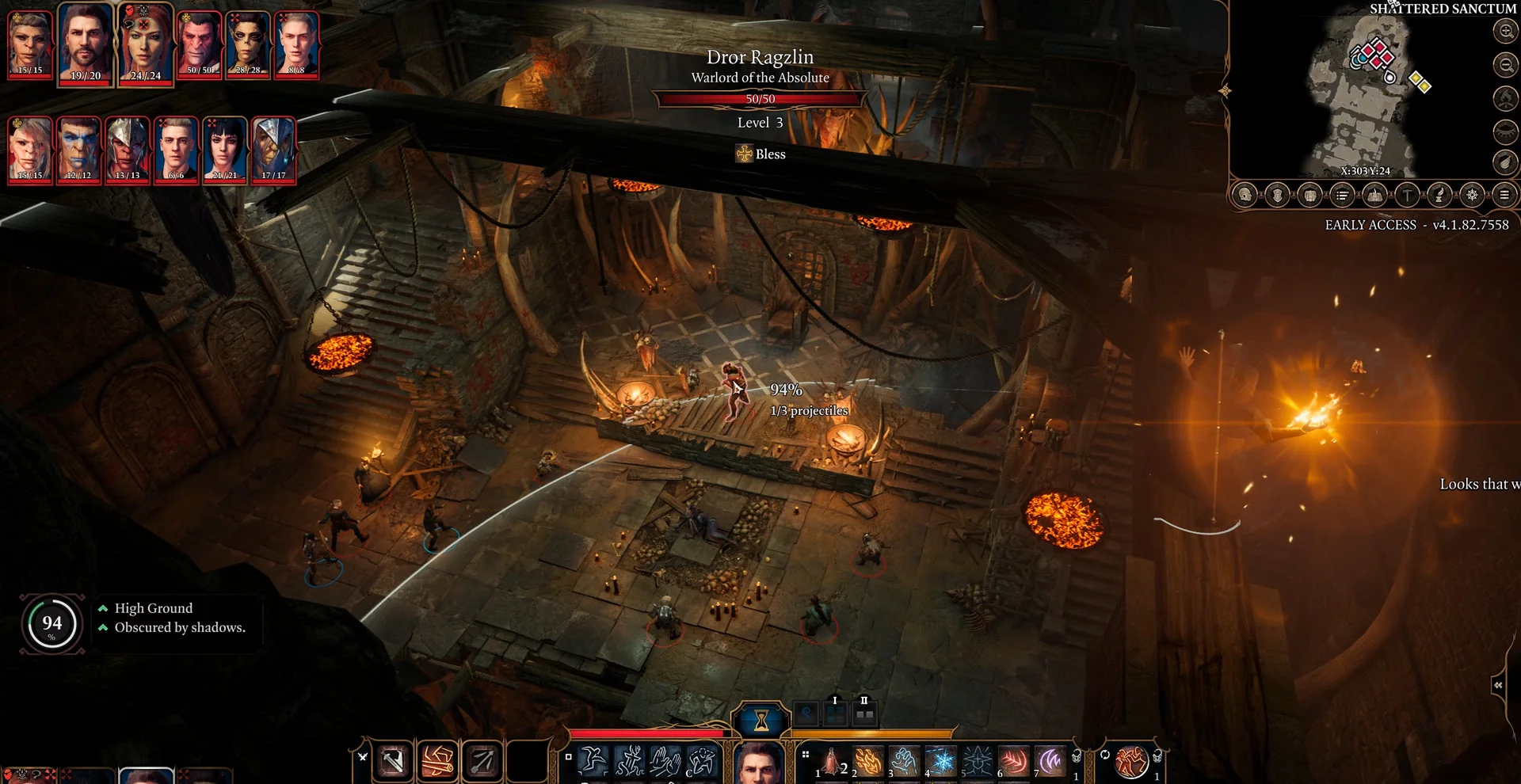End turn with the hourglass button
1521x784 pixels.
click(x=760, y=720)
